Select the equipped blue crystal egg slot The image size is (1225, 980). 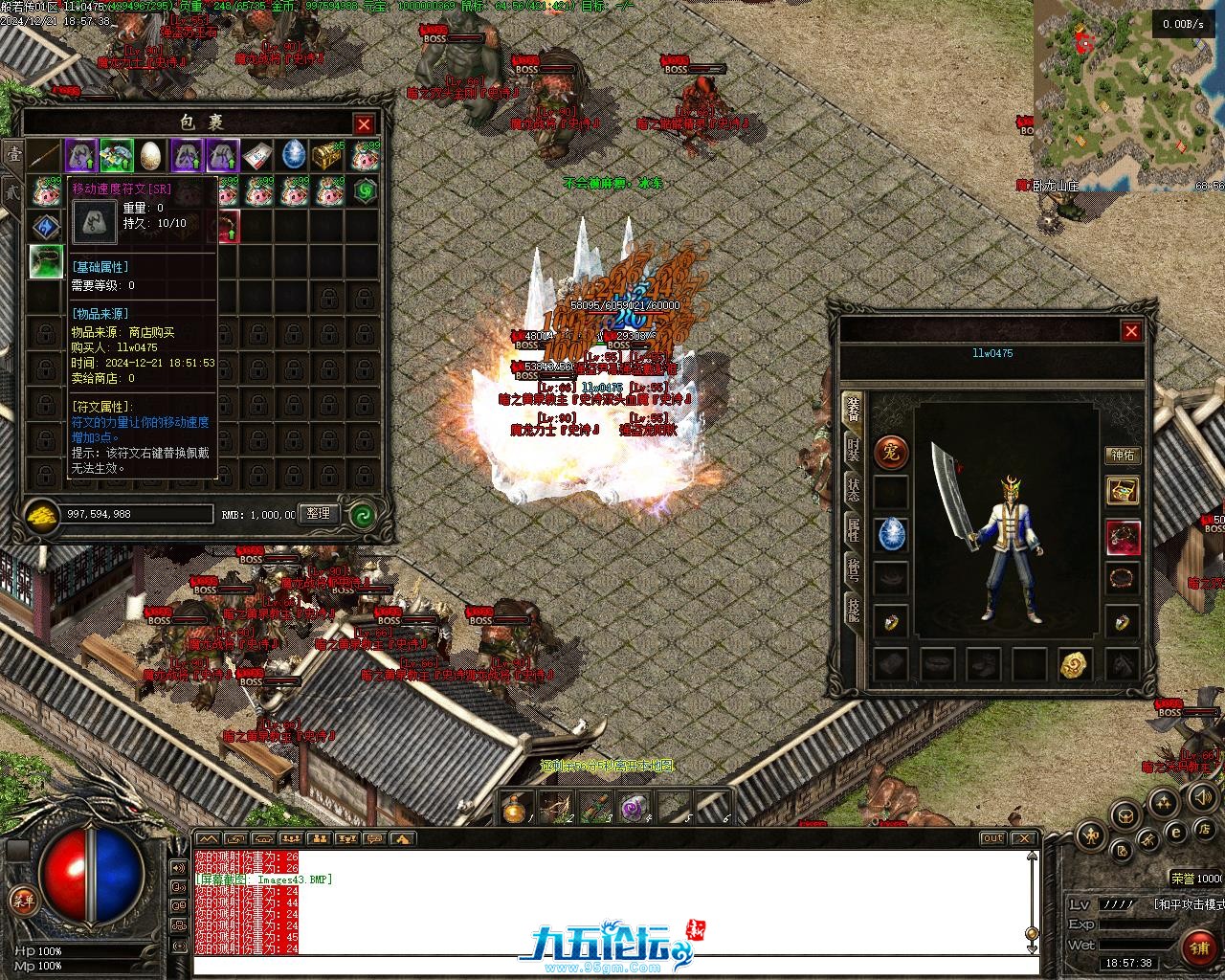891,534
